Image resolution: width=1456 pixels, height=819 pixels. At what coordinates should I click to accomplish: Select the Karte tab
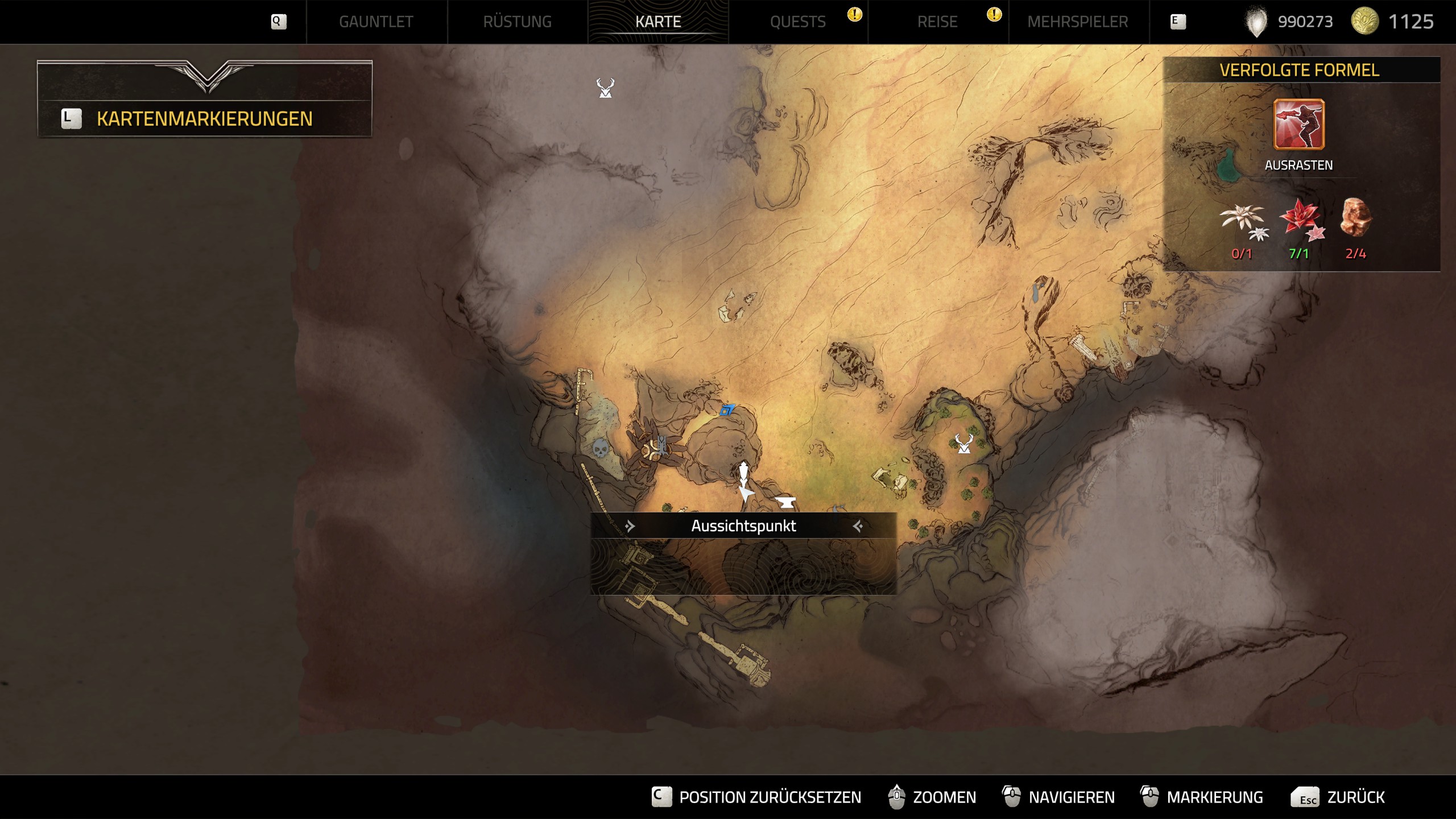click(x=658, y=22)
